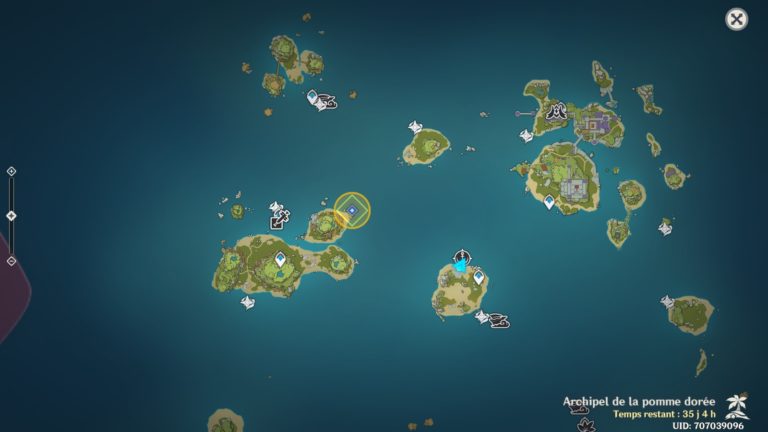The height and width of the screenshot is (432, 768).
Task: Select the yellow-circled quest objective marker
Action: 352,210
